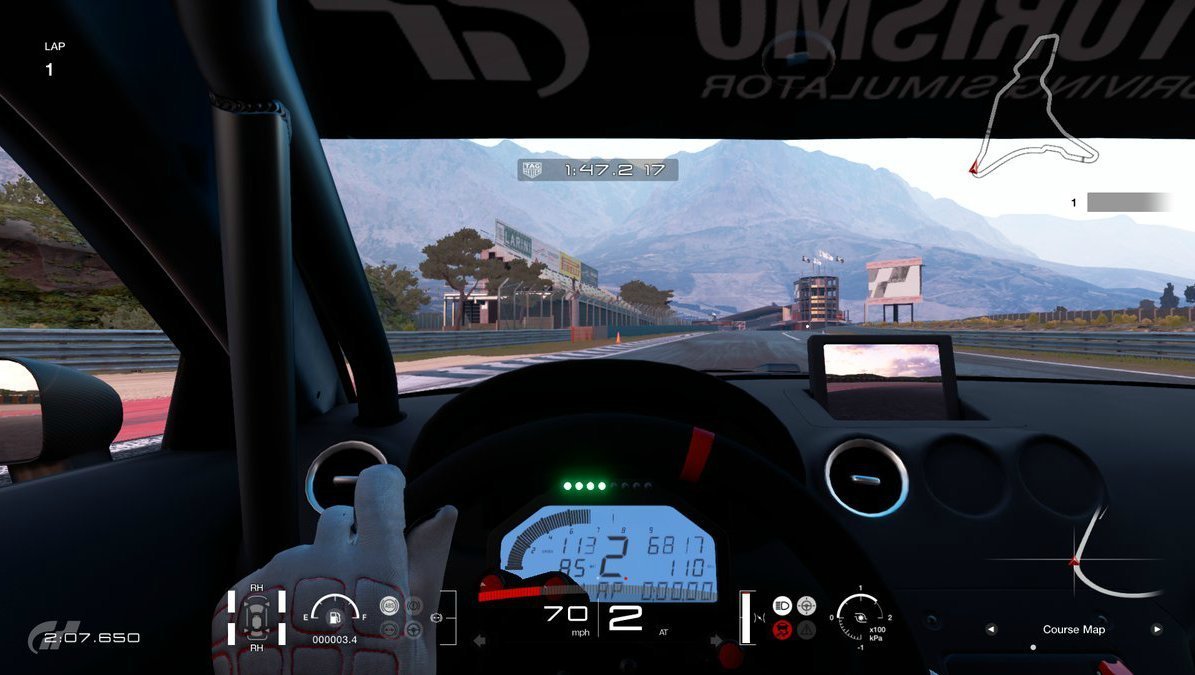Screen dimensions: 1195x675
Task: Select the tire wear car diagram
Action: (257, 617)
